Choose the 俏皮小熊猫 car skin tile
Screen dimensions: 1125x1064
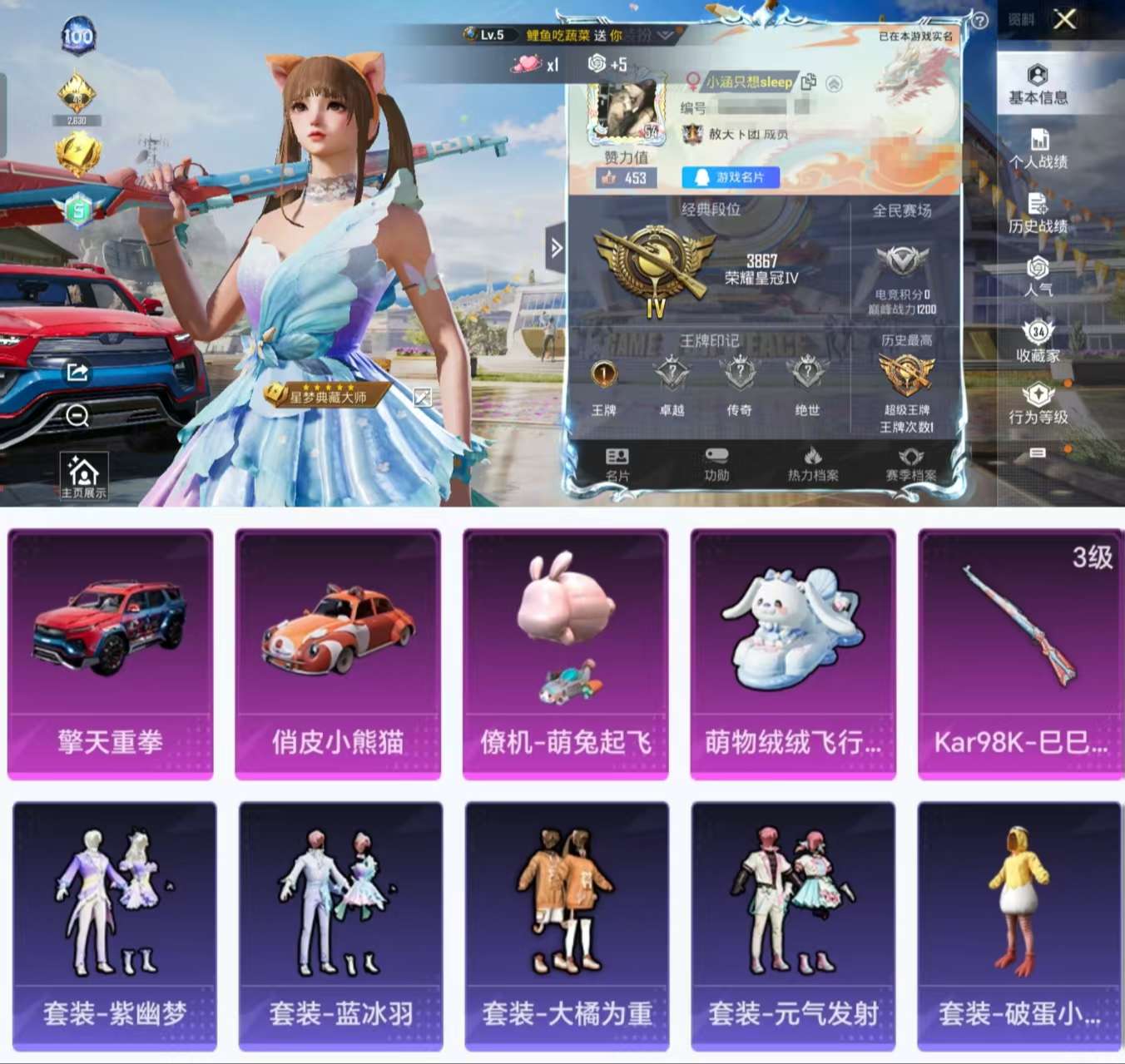coord(338,654)
